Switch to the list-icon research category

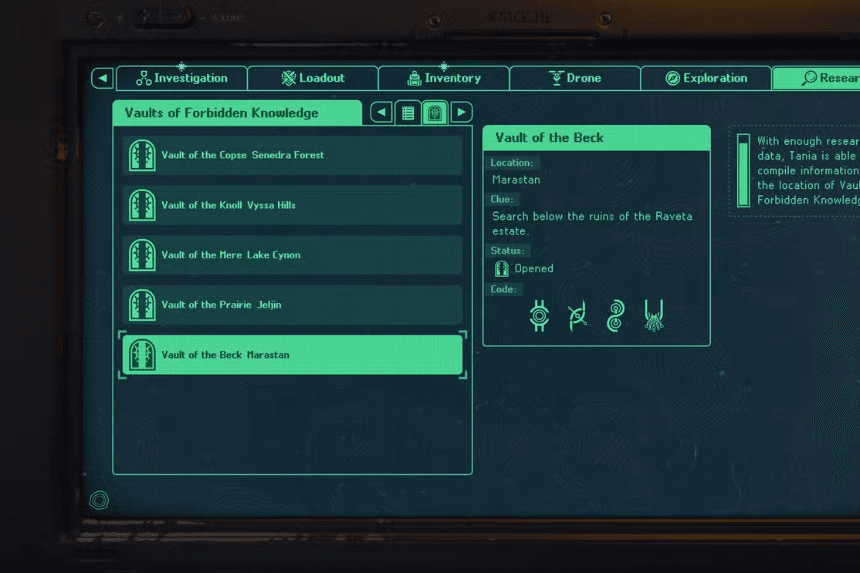(x=408, y=113)
